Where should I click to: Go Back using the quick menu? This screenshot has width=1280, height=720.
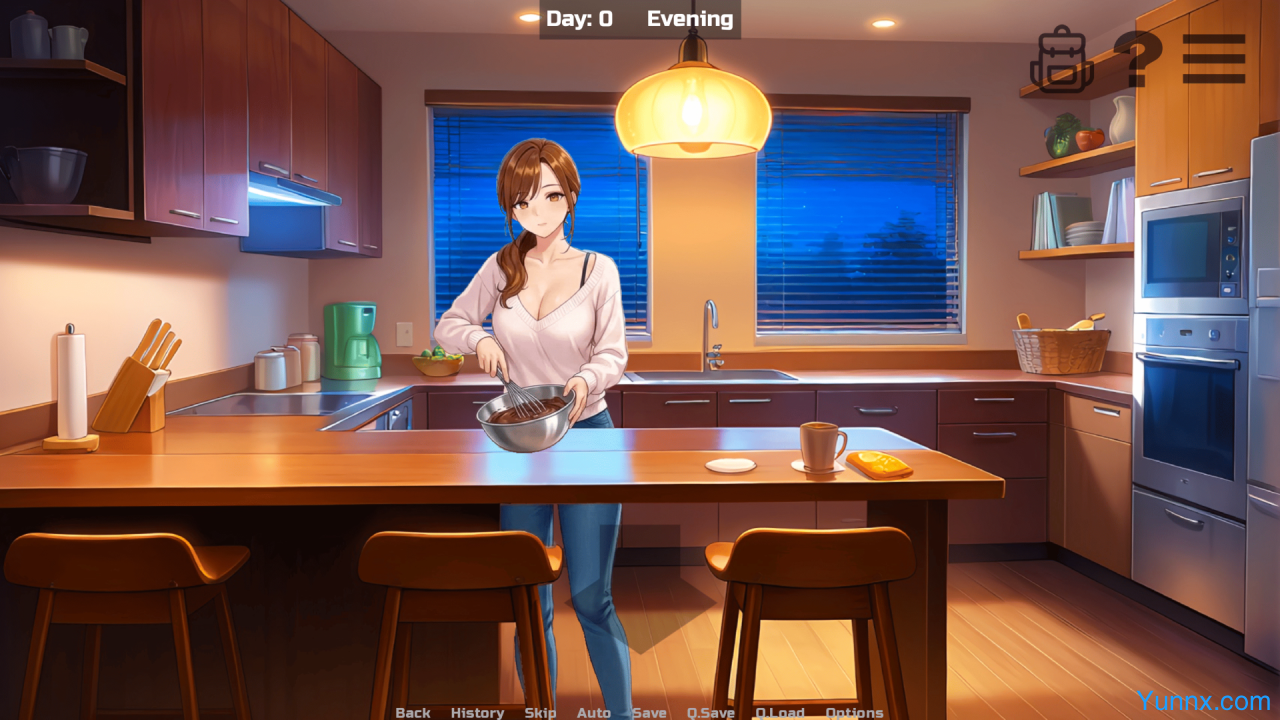tap(413, 712)
